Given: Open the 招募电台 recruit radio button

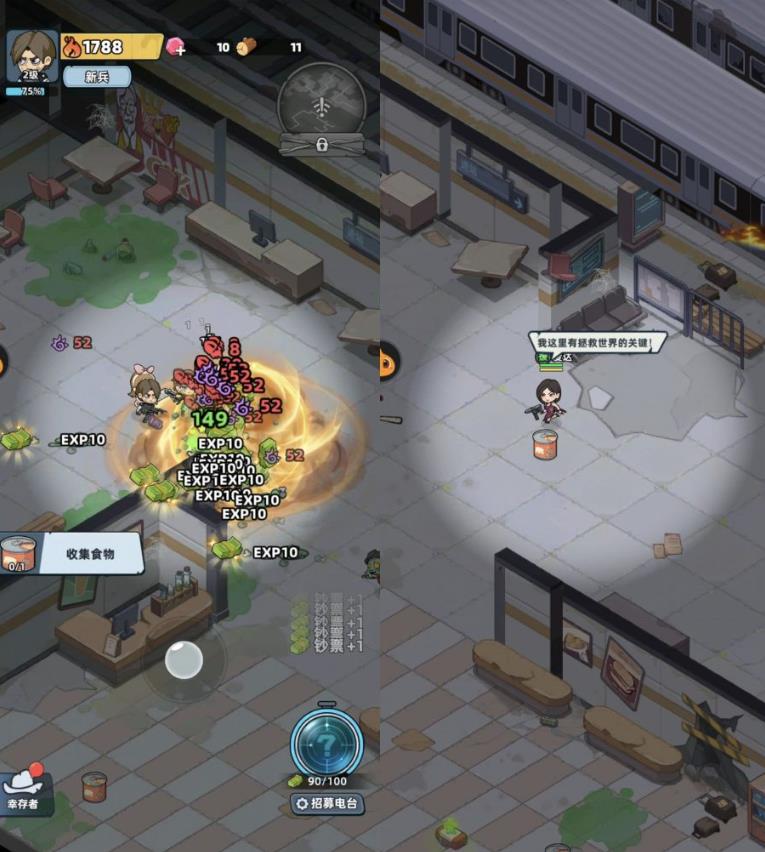Looking at the screenshot, I should 327,803.
